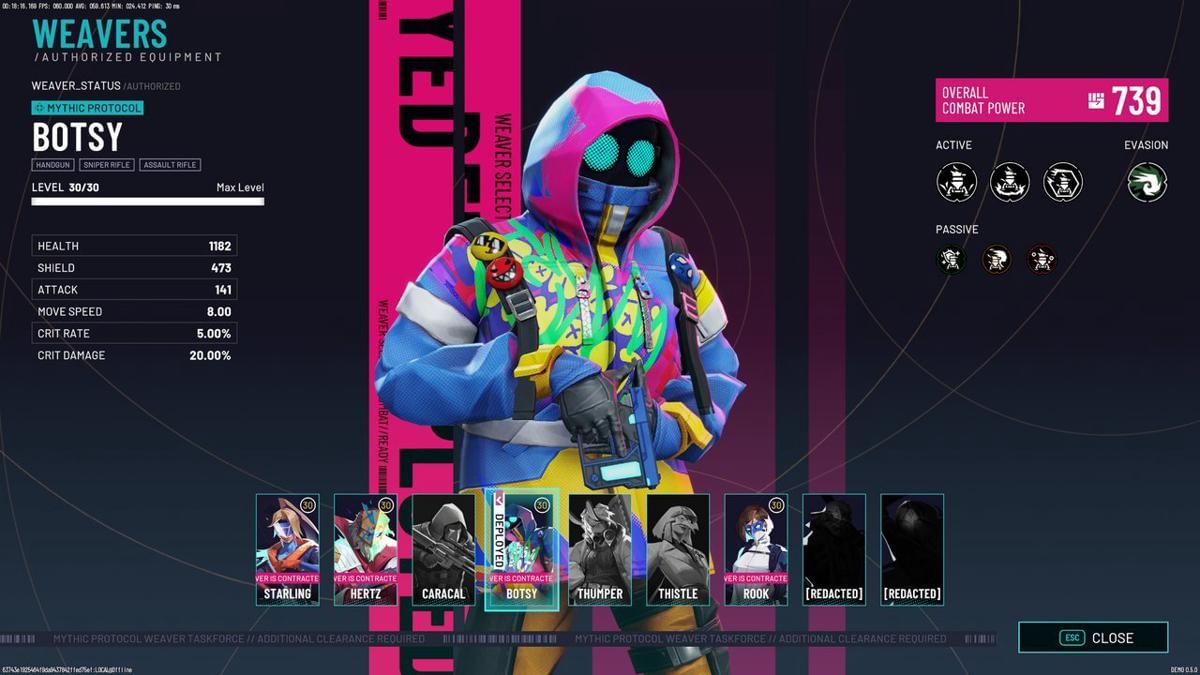Image resolution: width=1200 pixels, height=675 pixels.
Task: Close the Weavers screen
Action: click(1093, 637)
